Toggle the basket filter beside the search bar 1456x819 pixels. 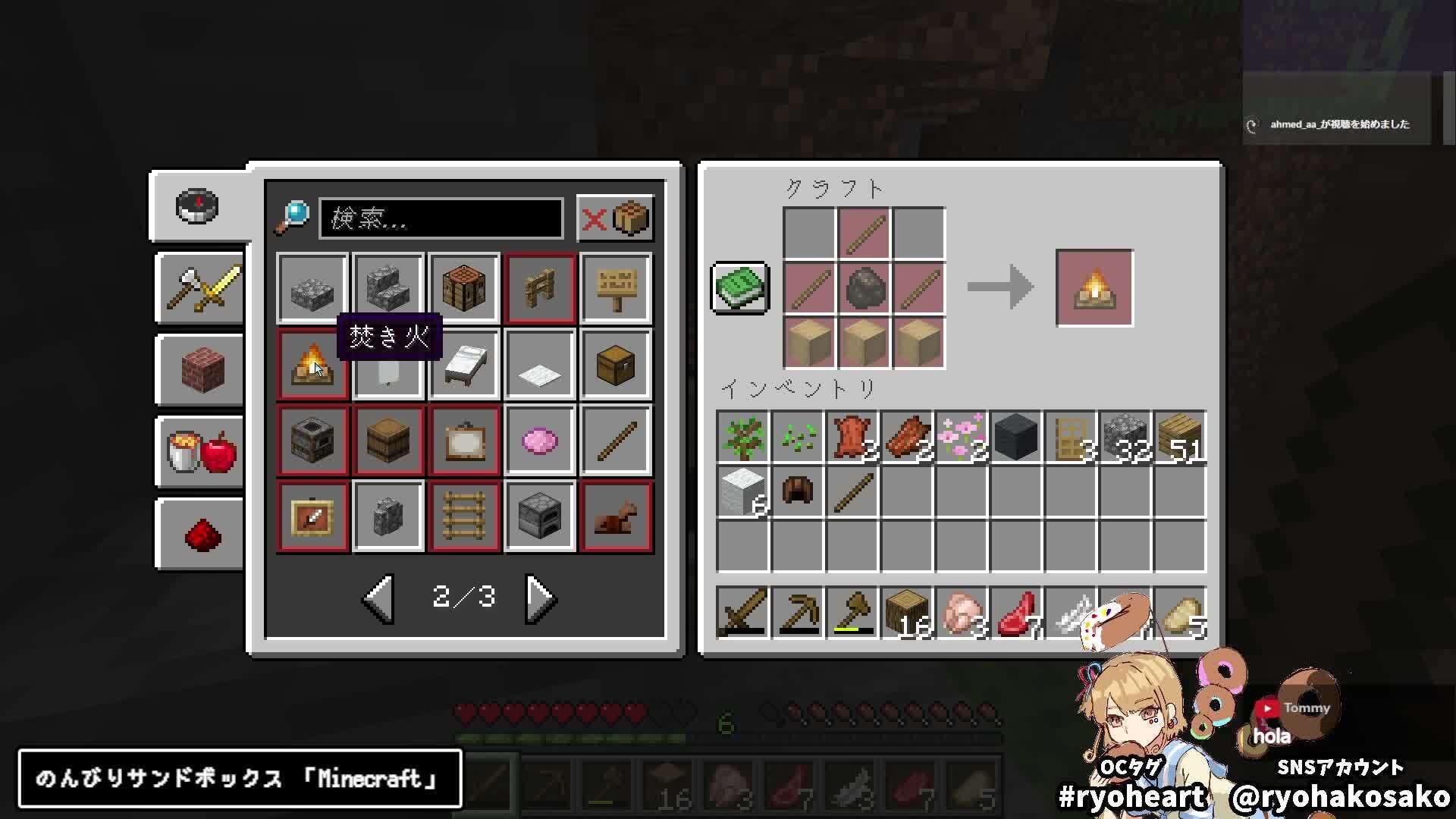(x=632, y=219)
